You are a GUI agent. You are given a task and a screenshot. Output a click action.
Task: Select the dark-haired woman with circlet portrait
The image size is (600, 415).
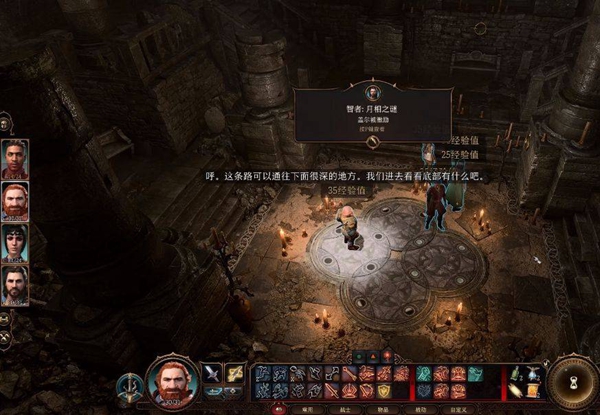pyautogui.click(x=15, y=243)
